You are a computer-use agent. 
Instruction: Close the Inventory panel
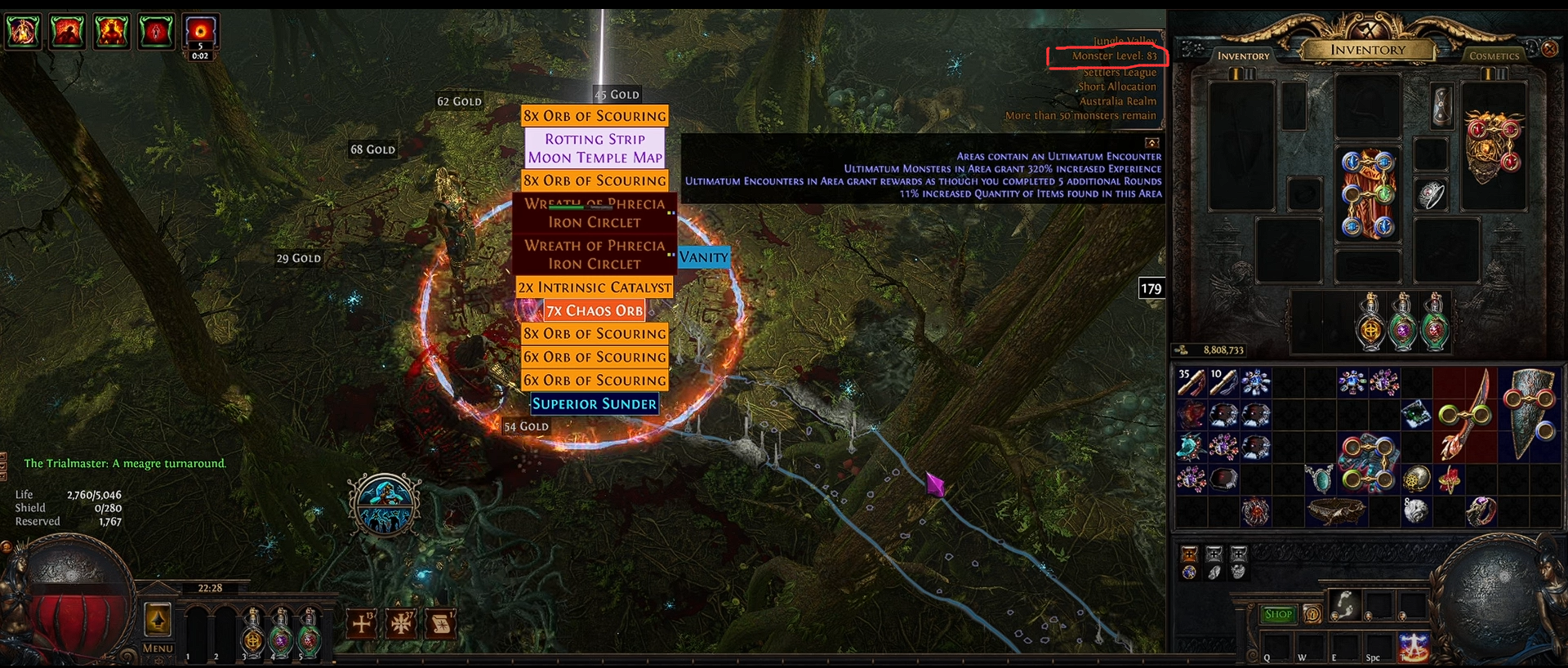click(x=1549, y=49)
